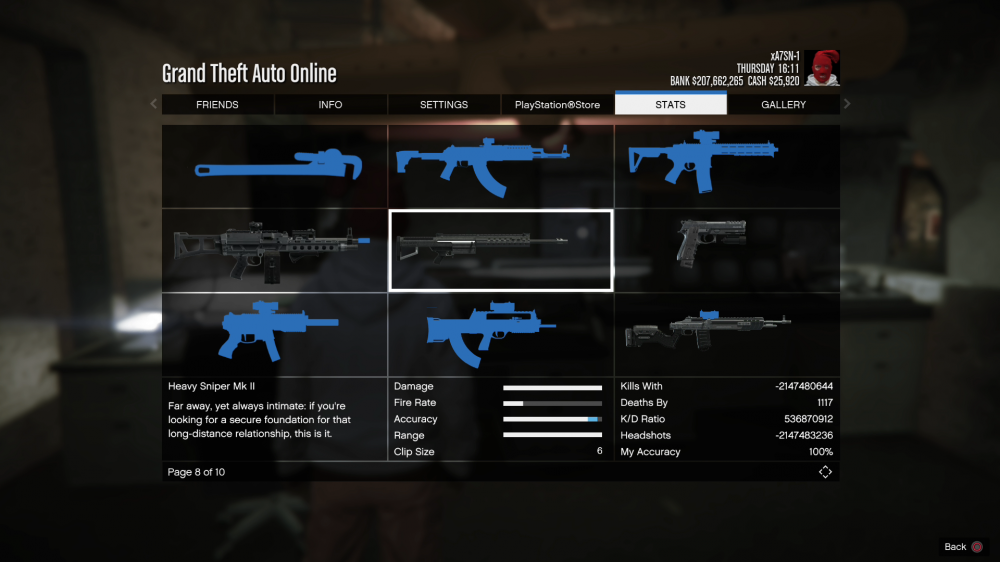The height and width of the screenshot is (562, 1000).
Task: Pick the blue submachine gun tile
Action: click(x=275, y=334)
